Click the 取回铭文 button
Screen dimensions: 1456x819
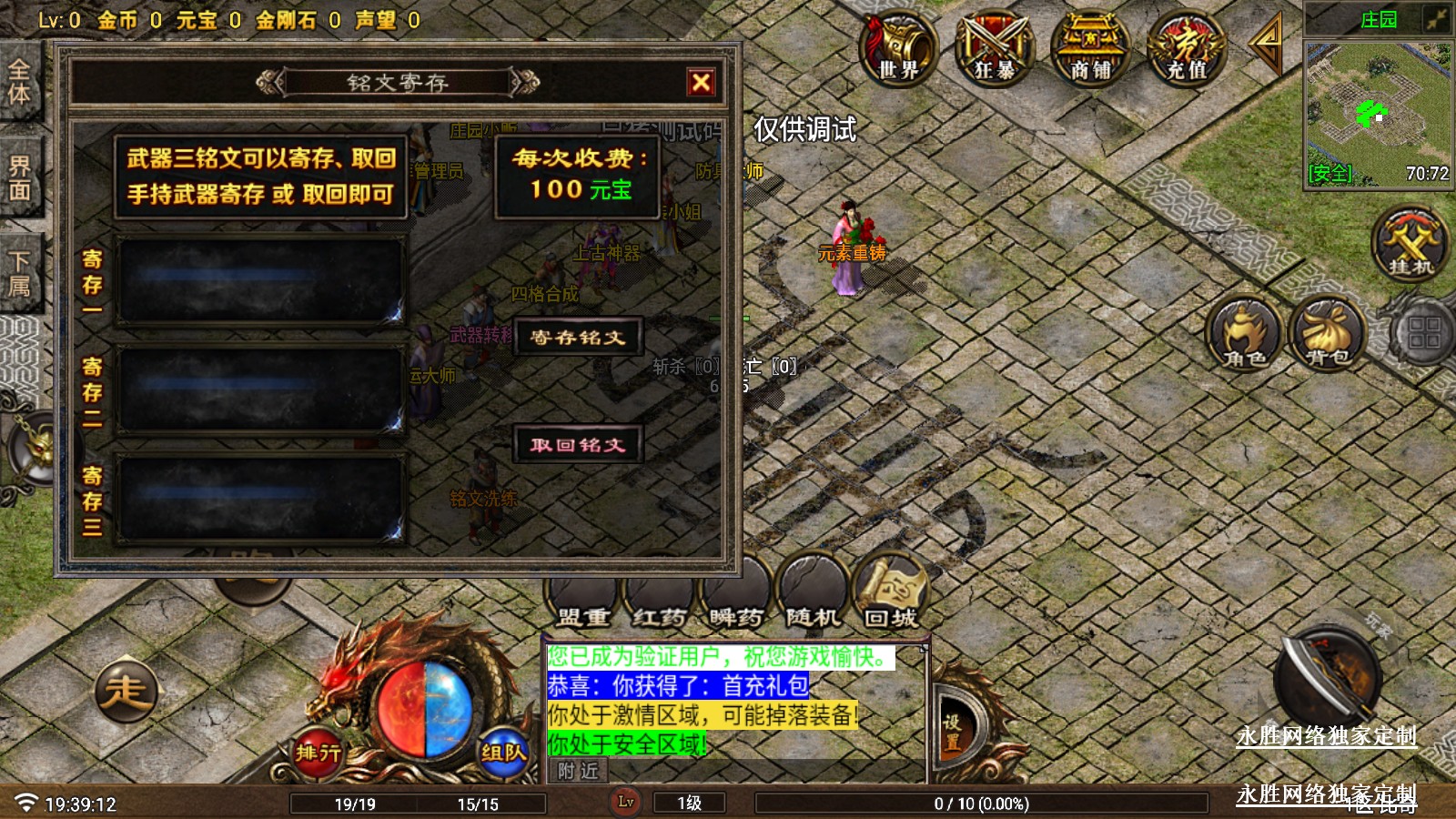coord(578,445)
